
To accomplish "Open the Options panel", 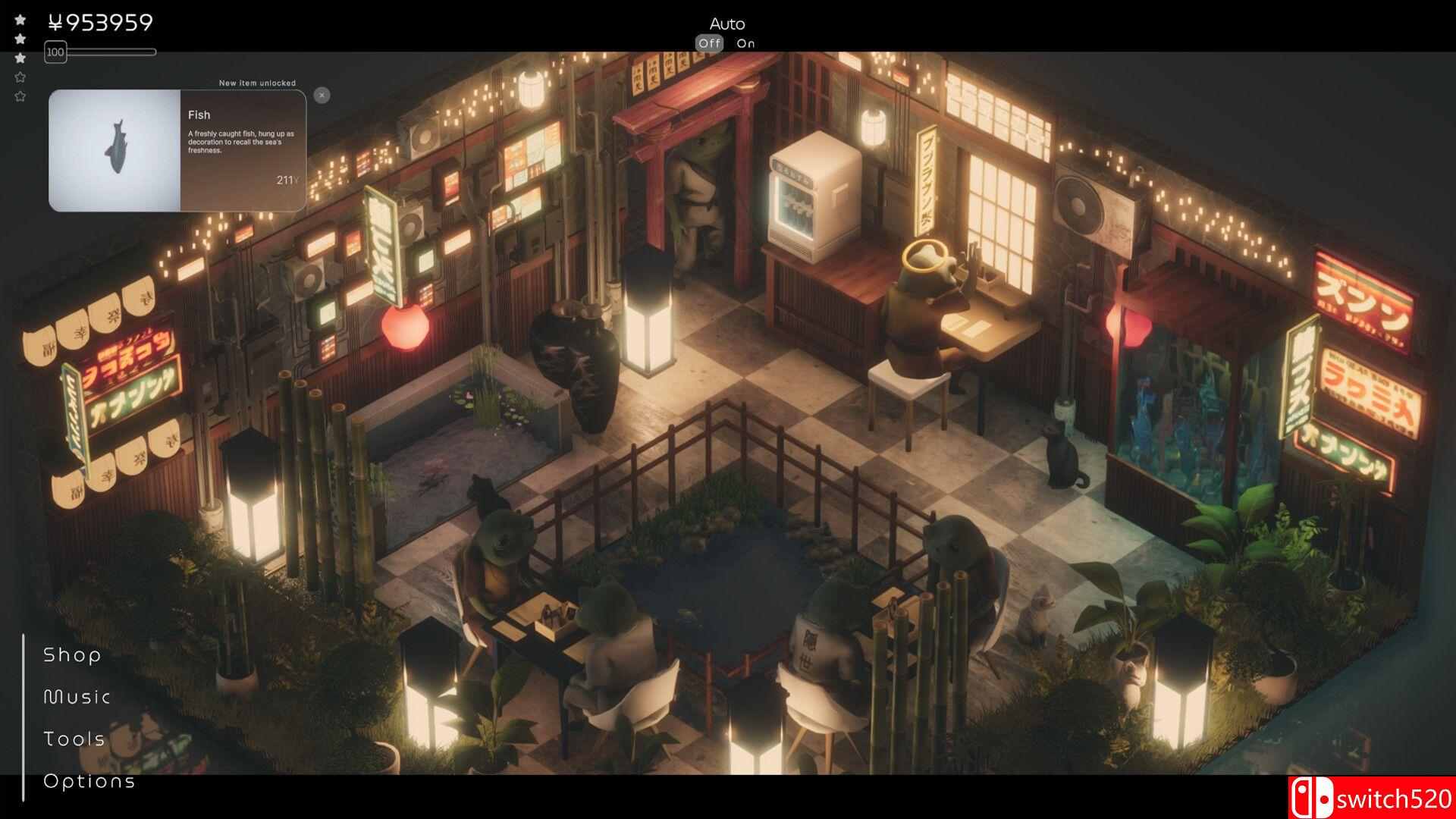I will point(89,780).
